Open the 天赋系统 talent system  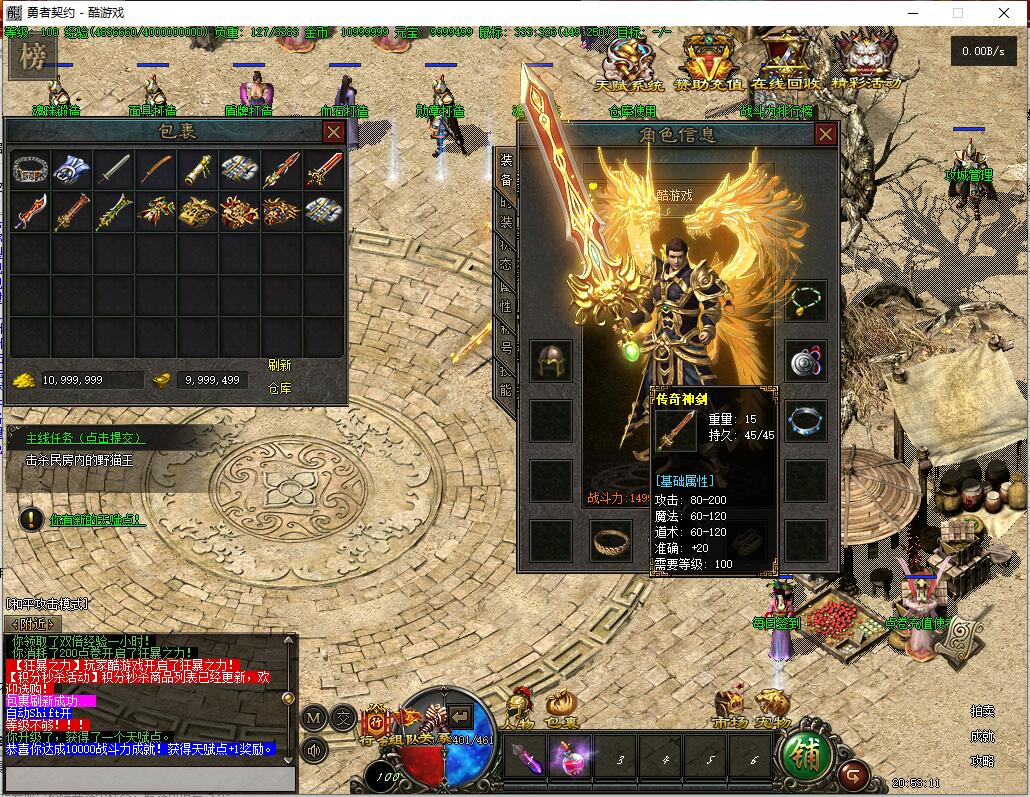coord(628,62)
